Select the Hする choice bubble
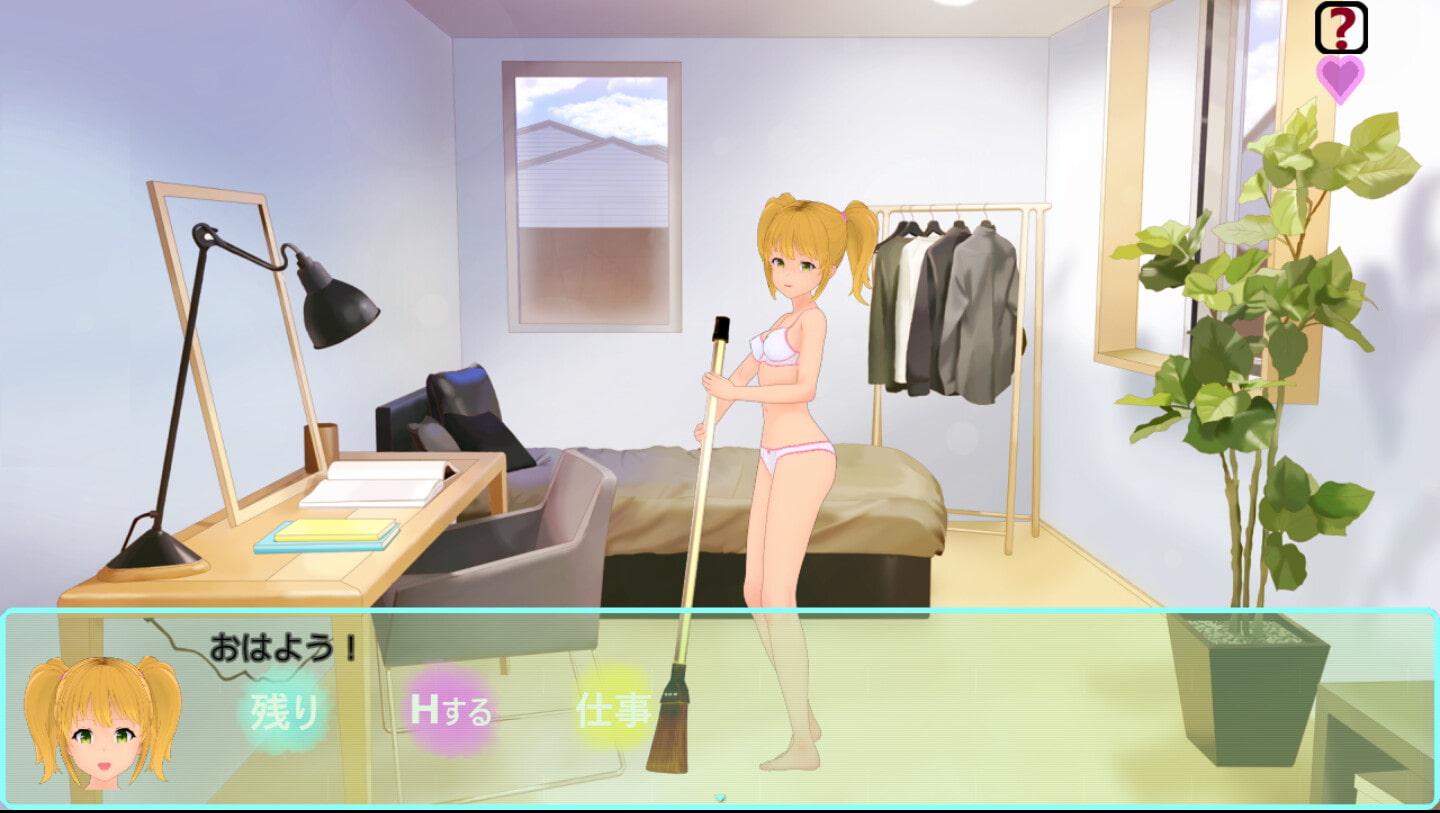 451,711
